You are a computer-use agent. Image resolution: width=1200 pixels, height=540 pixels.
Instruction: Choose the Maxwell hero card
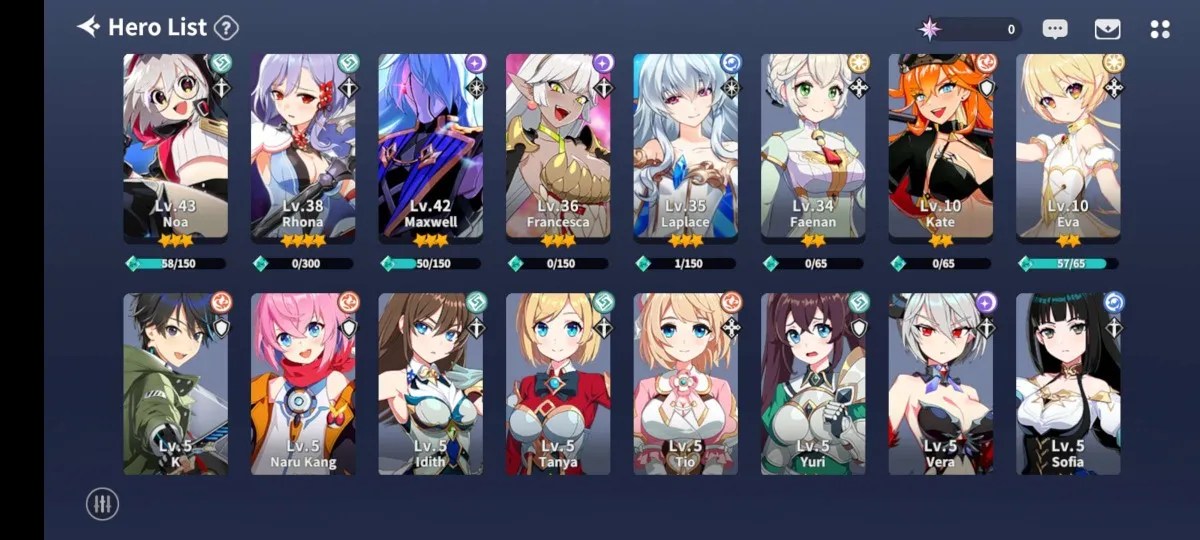(430, 145)
